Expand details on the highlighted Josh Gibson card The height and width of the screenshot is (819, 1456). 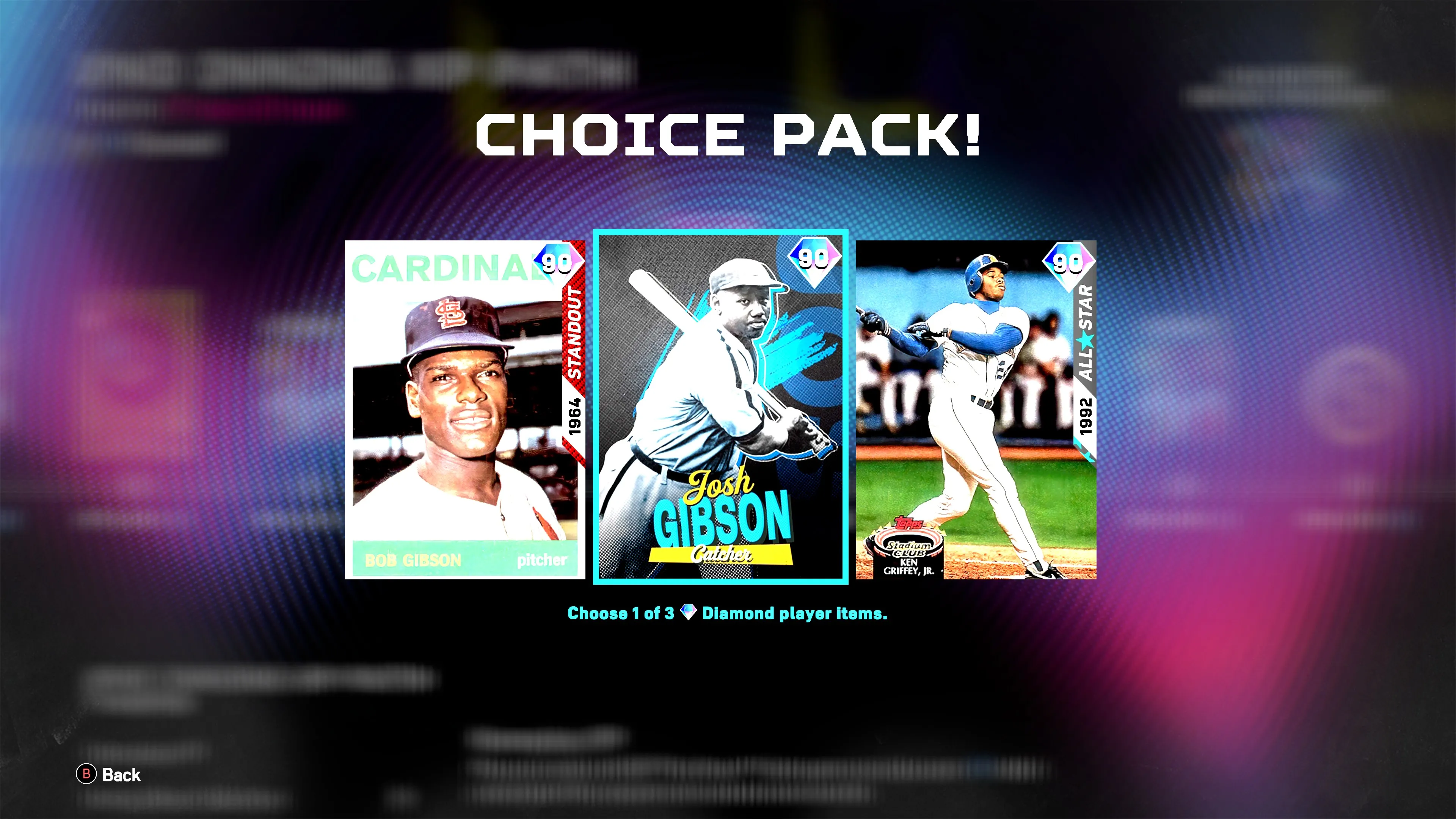[x=719, y=404]
